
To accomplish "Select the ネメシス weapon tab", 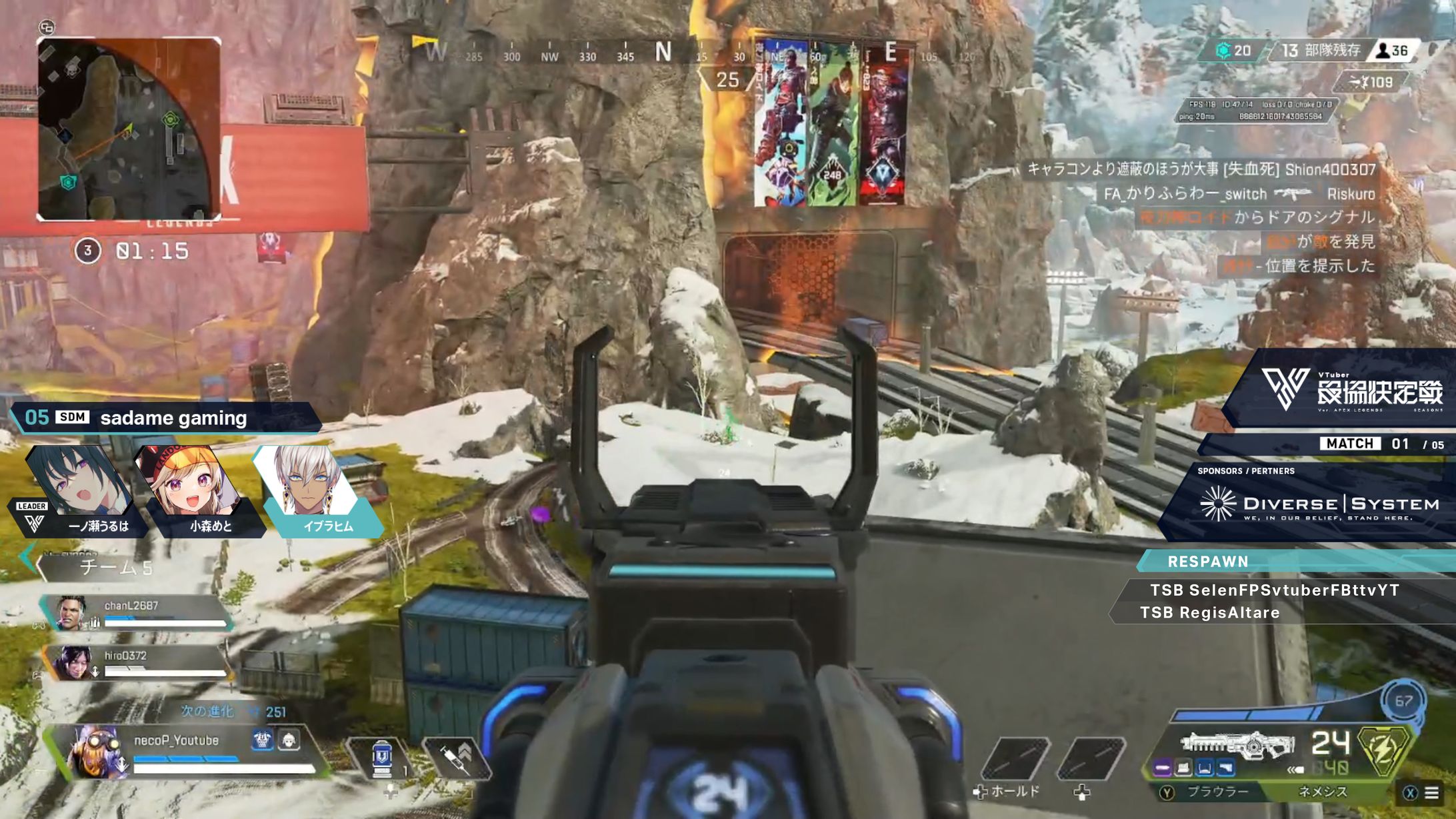I will [1323, 792].
